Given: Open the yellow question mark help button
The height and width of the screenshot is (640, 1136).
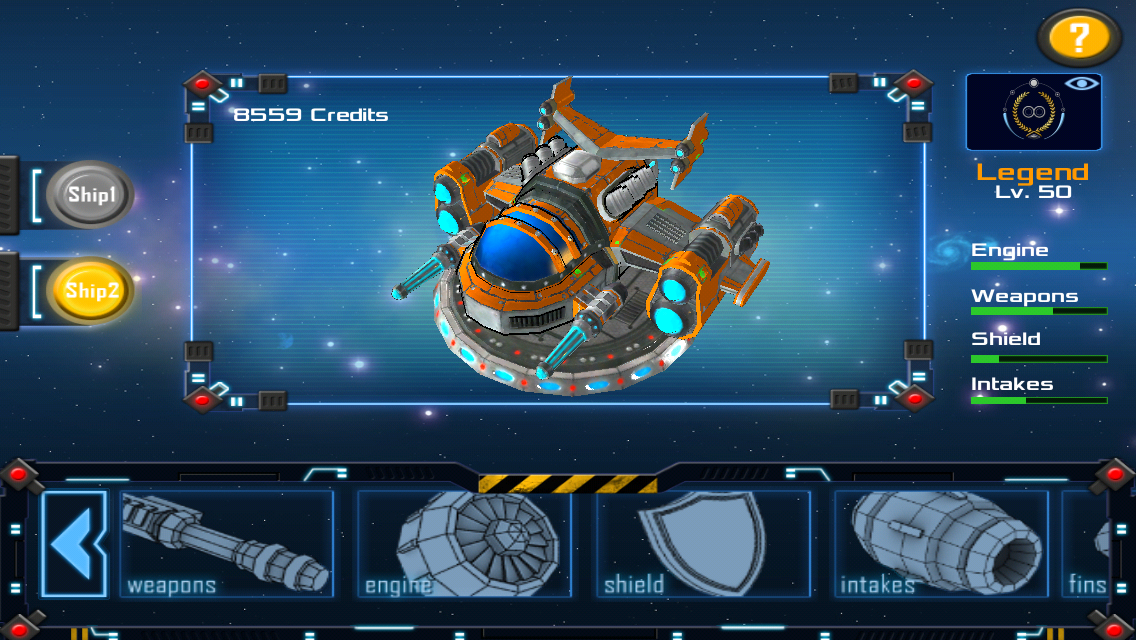Looking at the screenshot, I should 1079,39.
